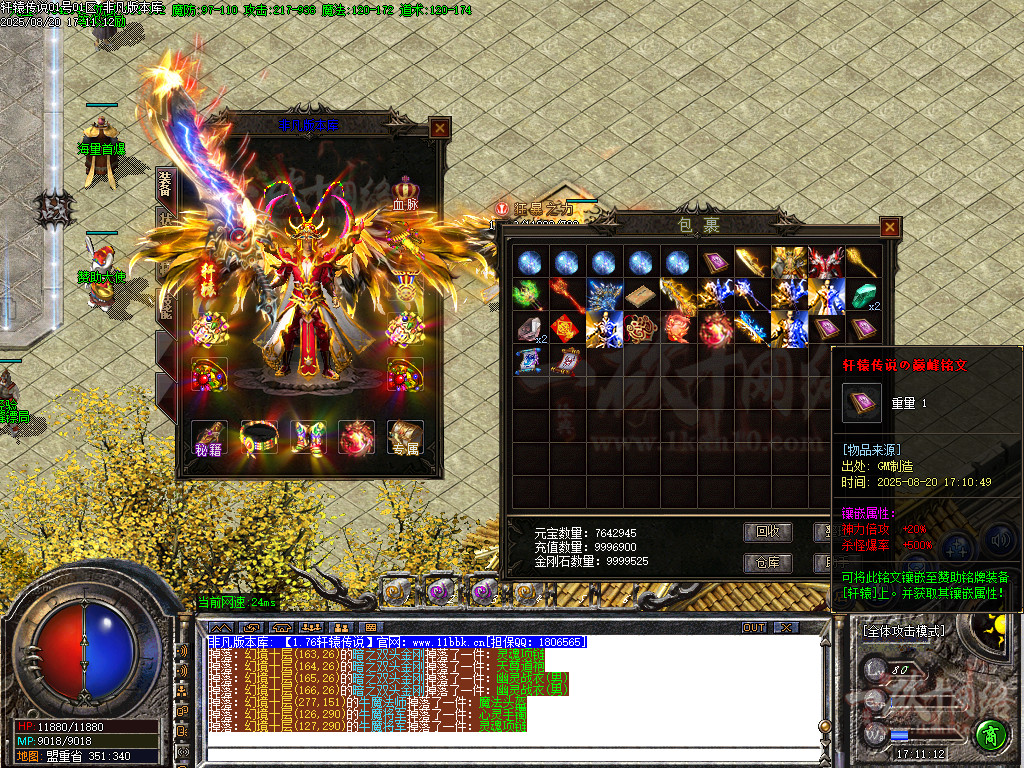Open the 仓库 warehouse button
This screenshot has width=1024, height=768.
point(767,563)
